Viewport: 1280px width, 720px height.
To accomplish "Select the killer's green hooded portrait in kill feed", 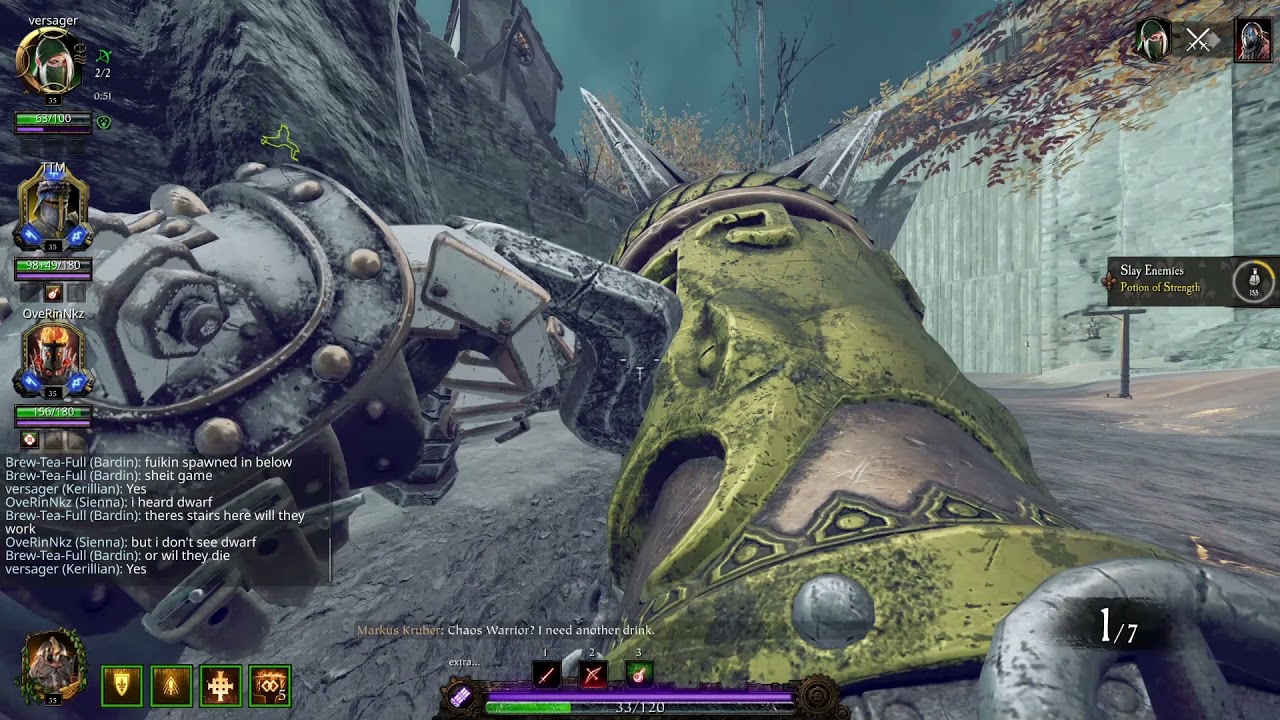I will point(1152,40).
